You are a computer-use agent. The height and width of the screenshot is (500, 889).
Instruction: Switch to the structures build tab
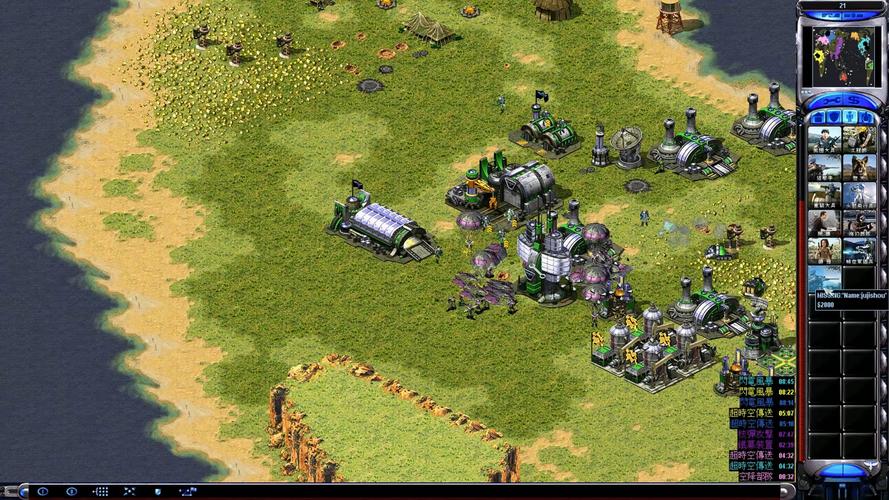(x=818, y=118)
